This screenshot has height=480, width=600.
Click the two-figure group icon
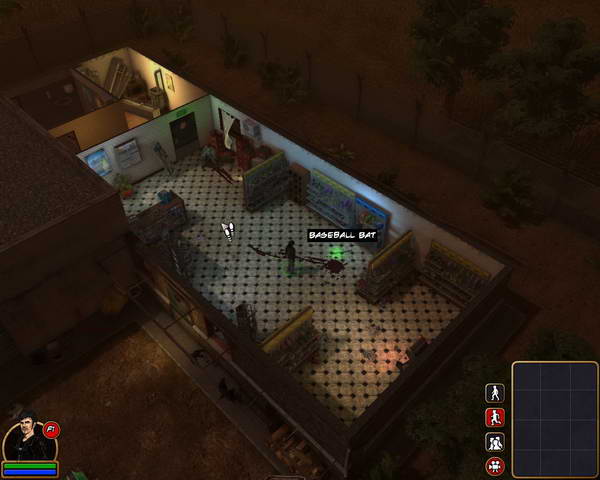click(x=494, y=442)
